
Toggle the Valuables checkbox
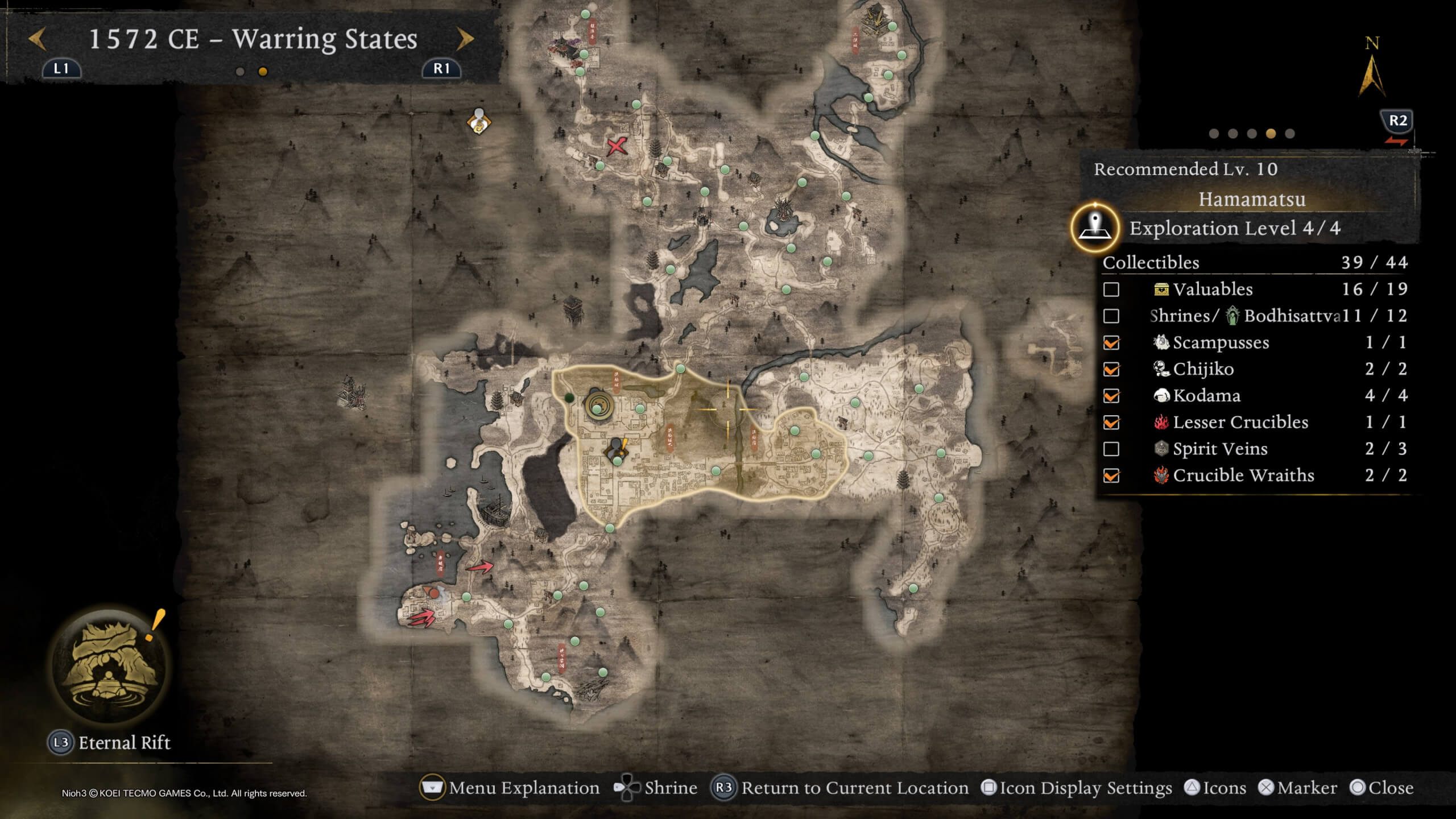(x=1112, y=289)
